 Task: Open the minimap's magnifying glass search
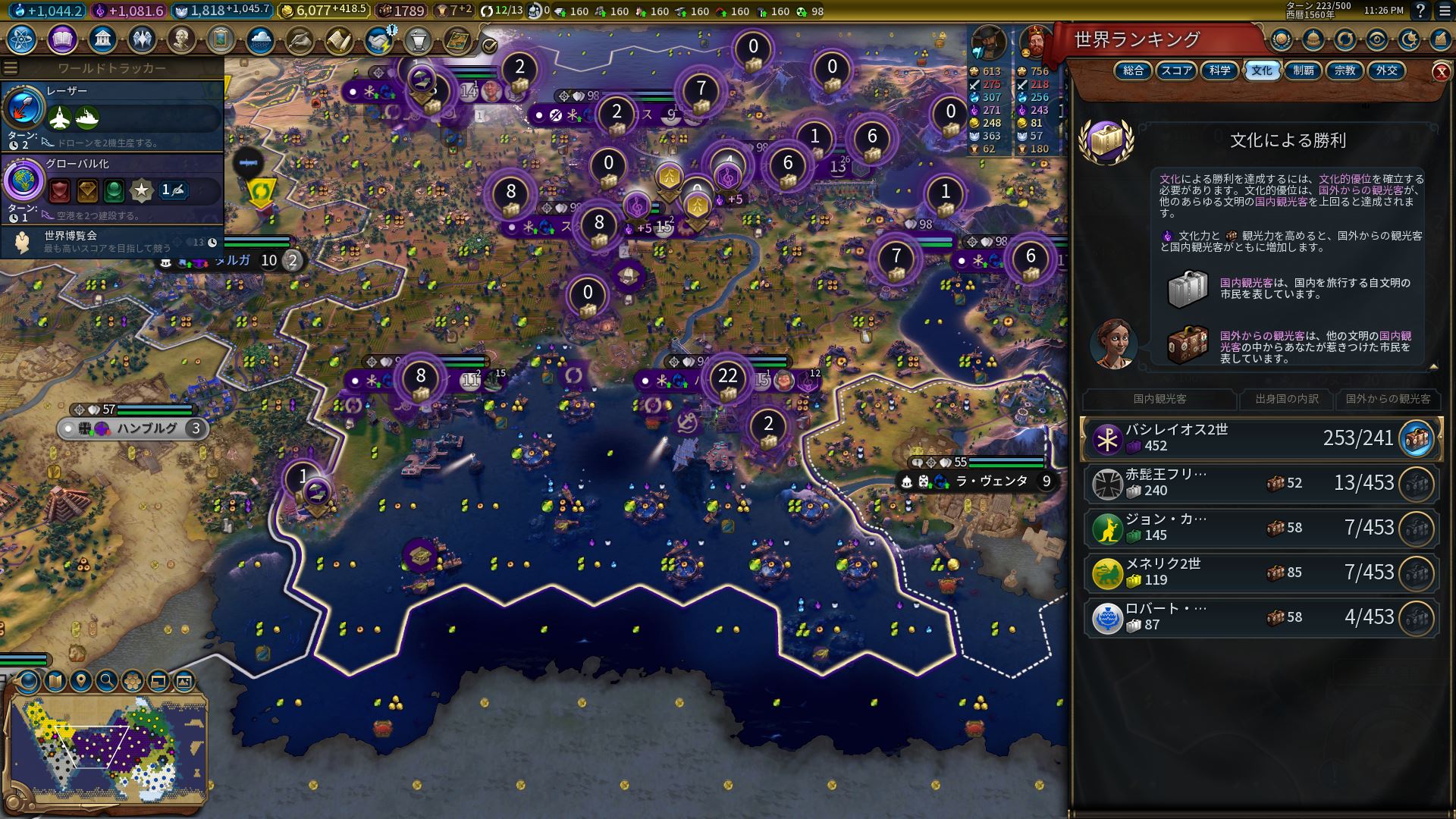point(107,680)
